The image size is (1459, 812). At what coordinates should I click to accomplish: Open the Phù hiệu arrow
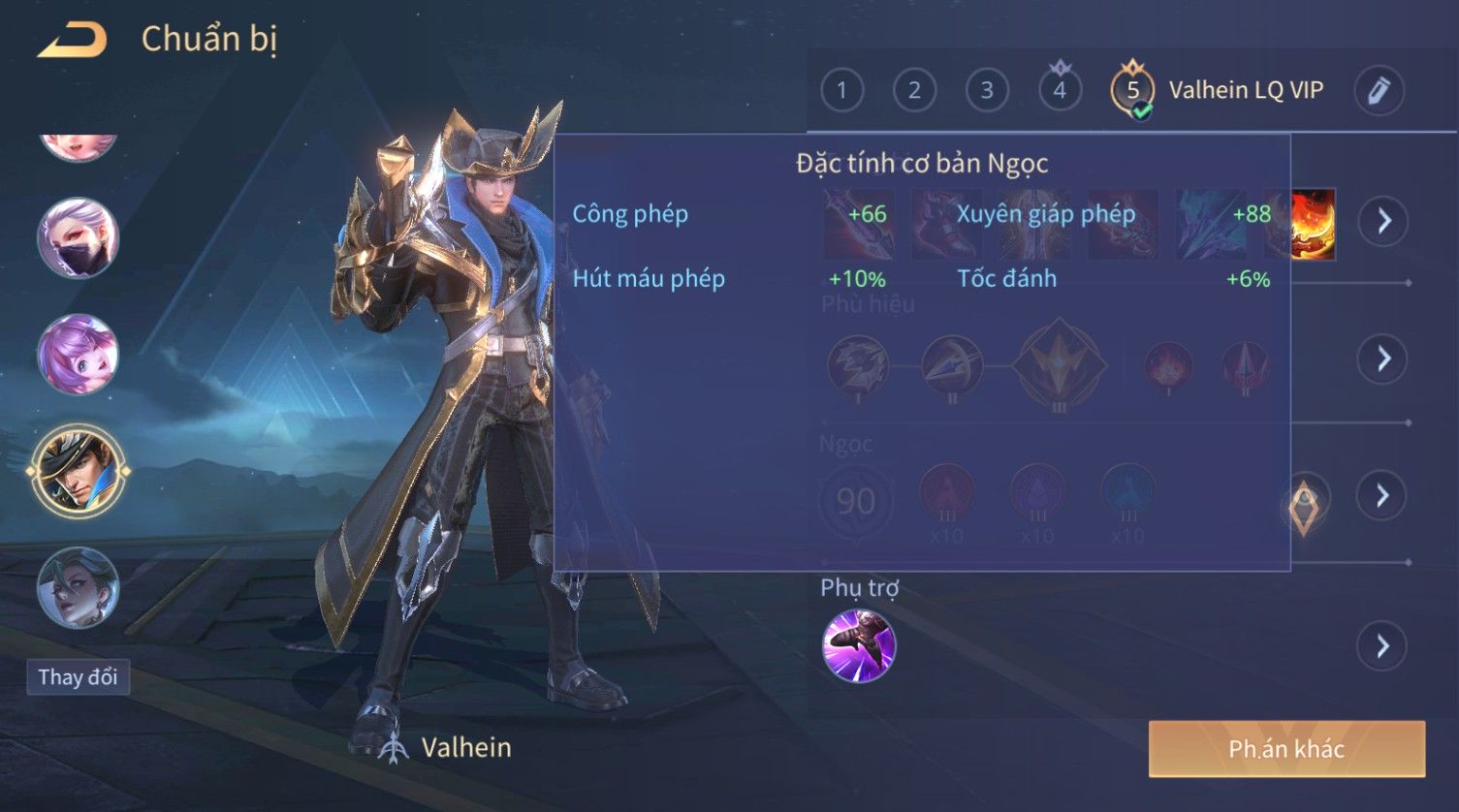click(1382, 359)
